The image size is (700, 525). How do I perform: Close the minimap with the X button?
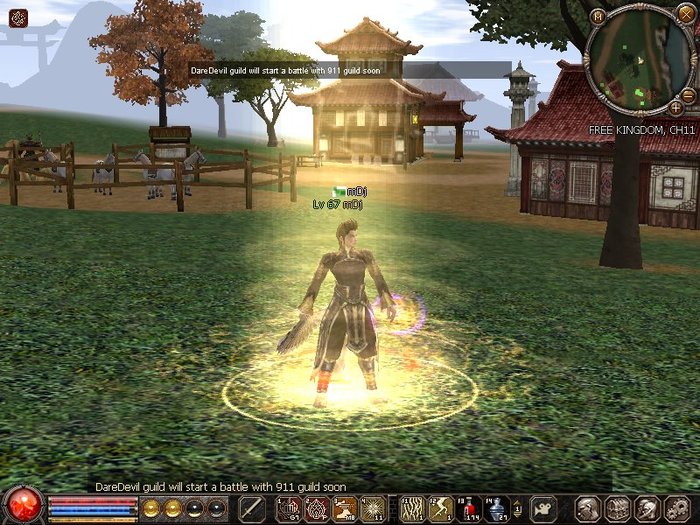click(x=685, y=17)
